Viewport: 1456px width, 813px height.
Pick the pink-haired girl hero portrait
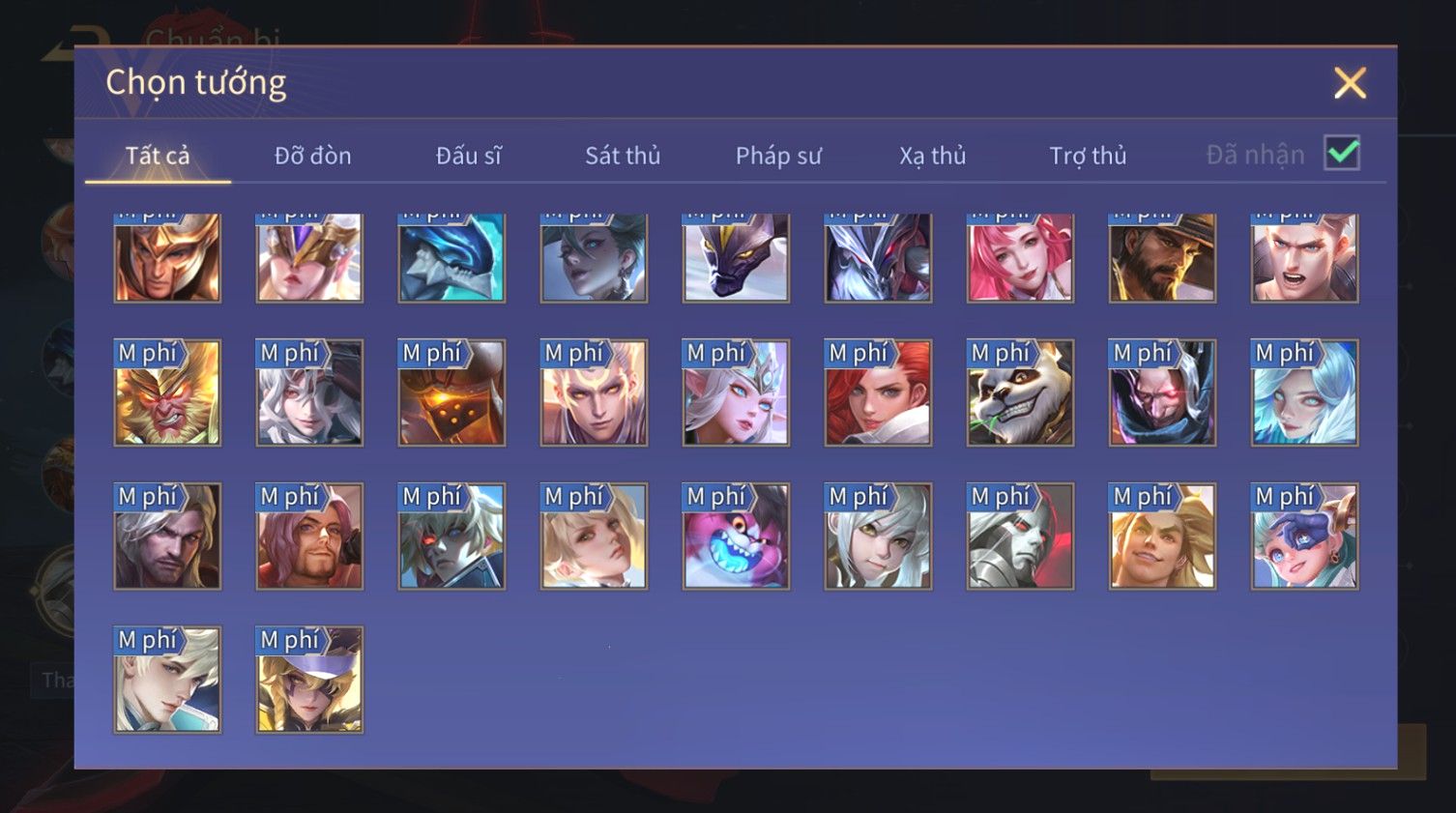tap(1020, 258)
